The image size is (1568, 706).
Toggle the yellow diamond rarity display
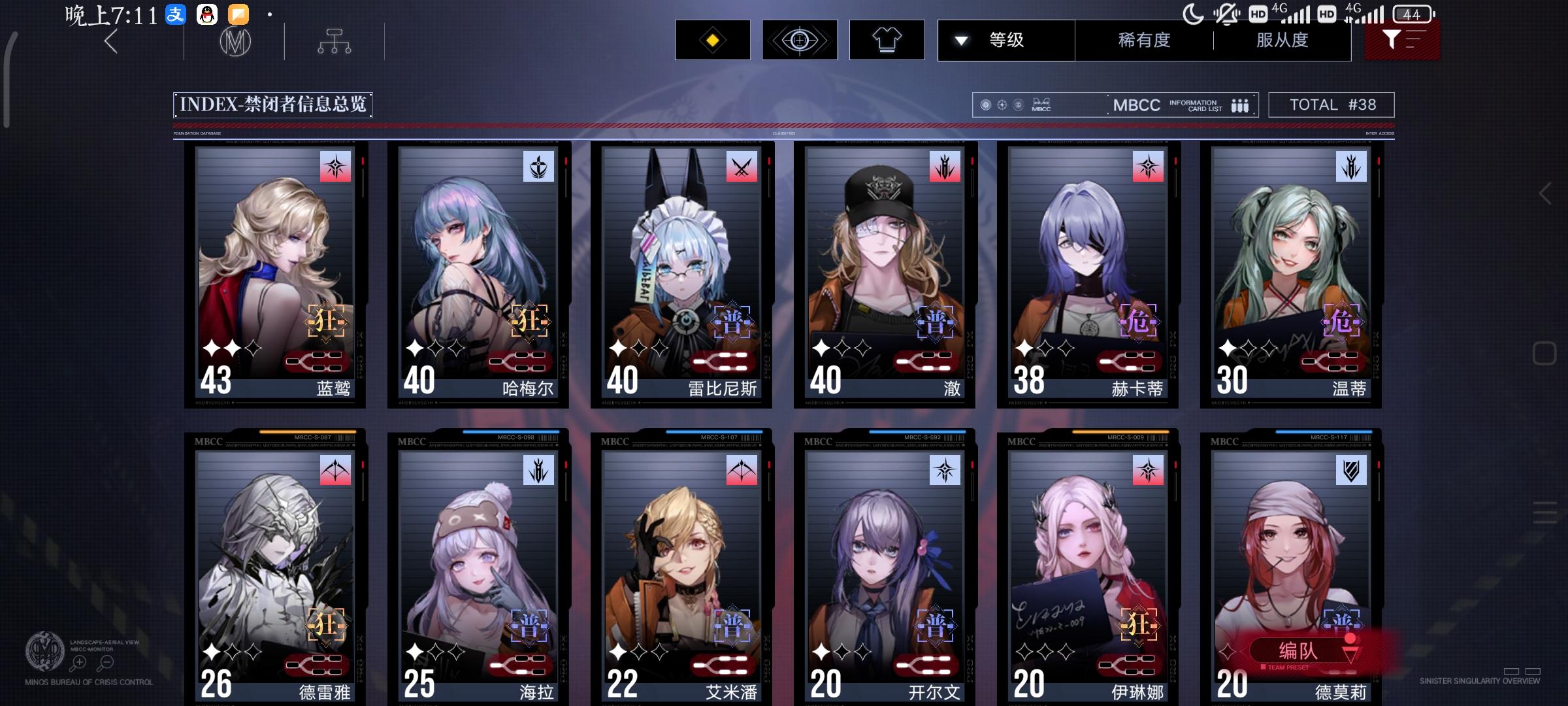point(712,40)
